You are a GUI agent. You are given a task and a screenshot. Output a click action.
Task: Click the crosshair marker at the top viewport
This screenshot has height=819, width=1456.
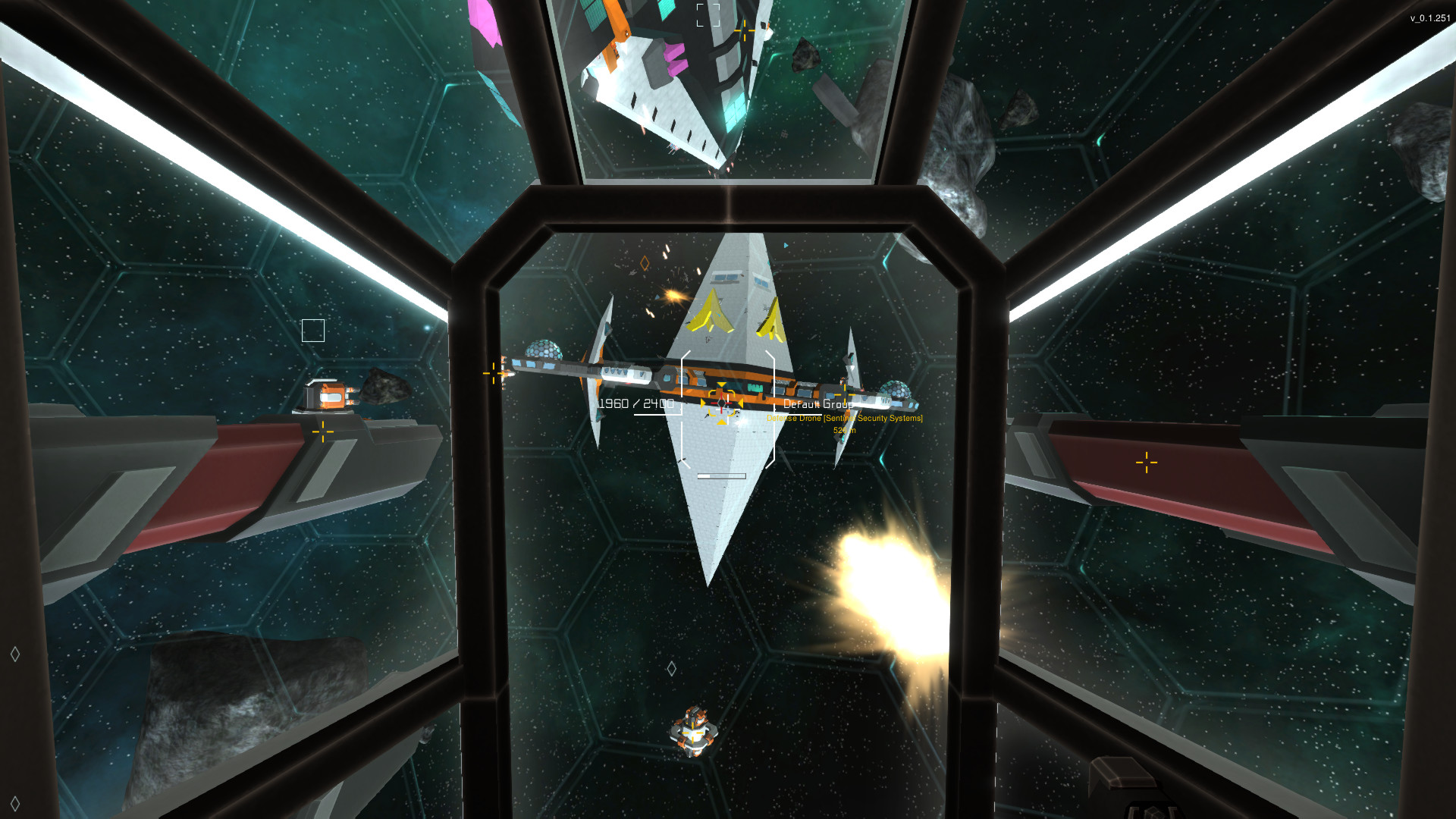click(744, 32)
